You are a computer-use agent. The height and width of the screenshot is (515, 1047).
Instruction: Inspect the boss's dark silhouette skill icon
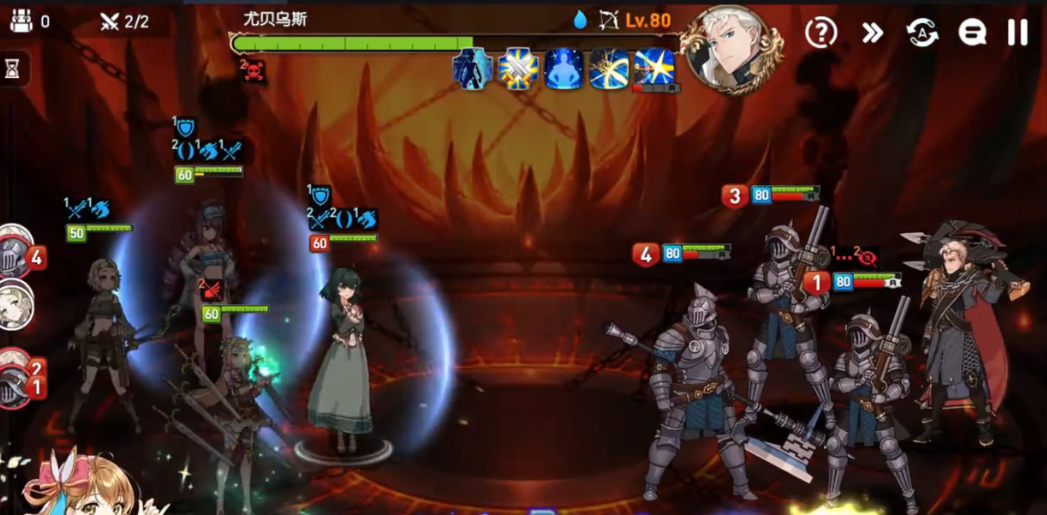point(472,68)
